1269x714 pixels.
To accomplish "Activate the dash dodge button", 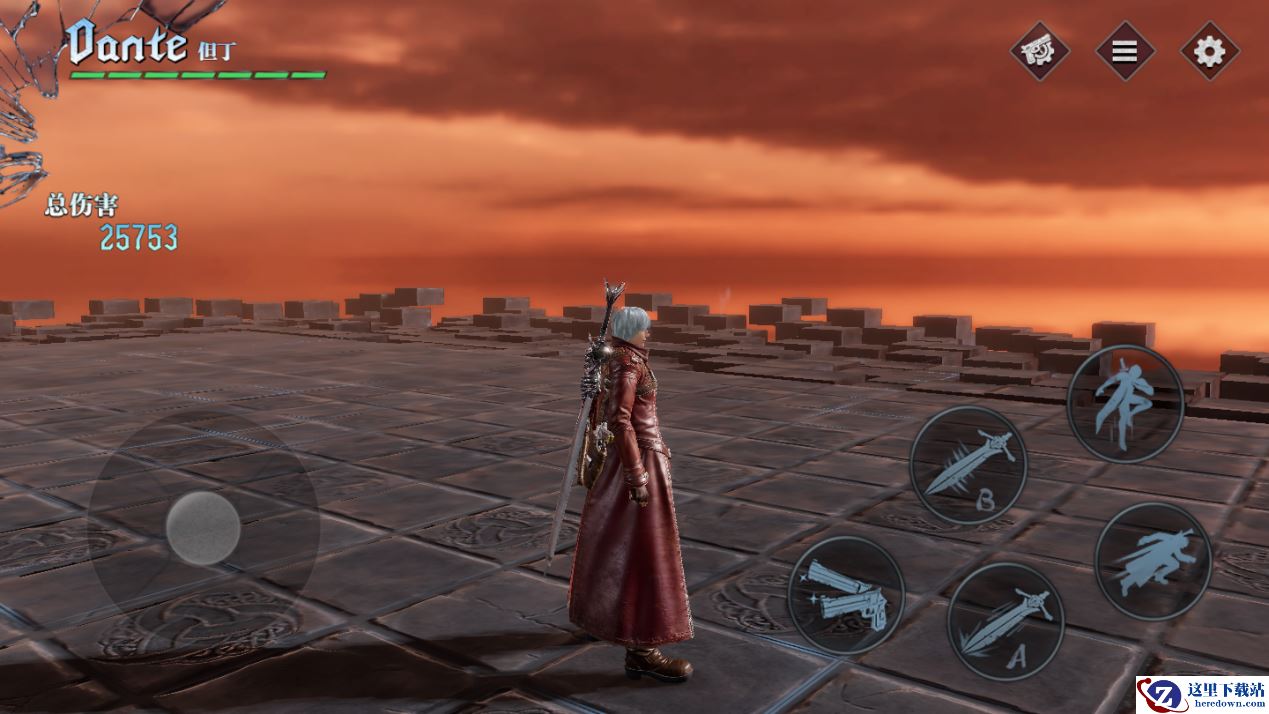I will pos(1153,560).
